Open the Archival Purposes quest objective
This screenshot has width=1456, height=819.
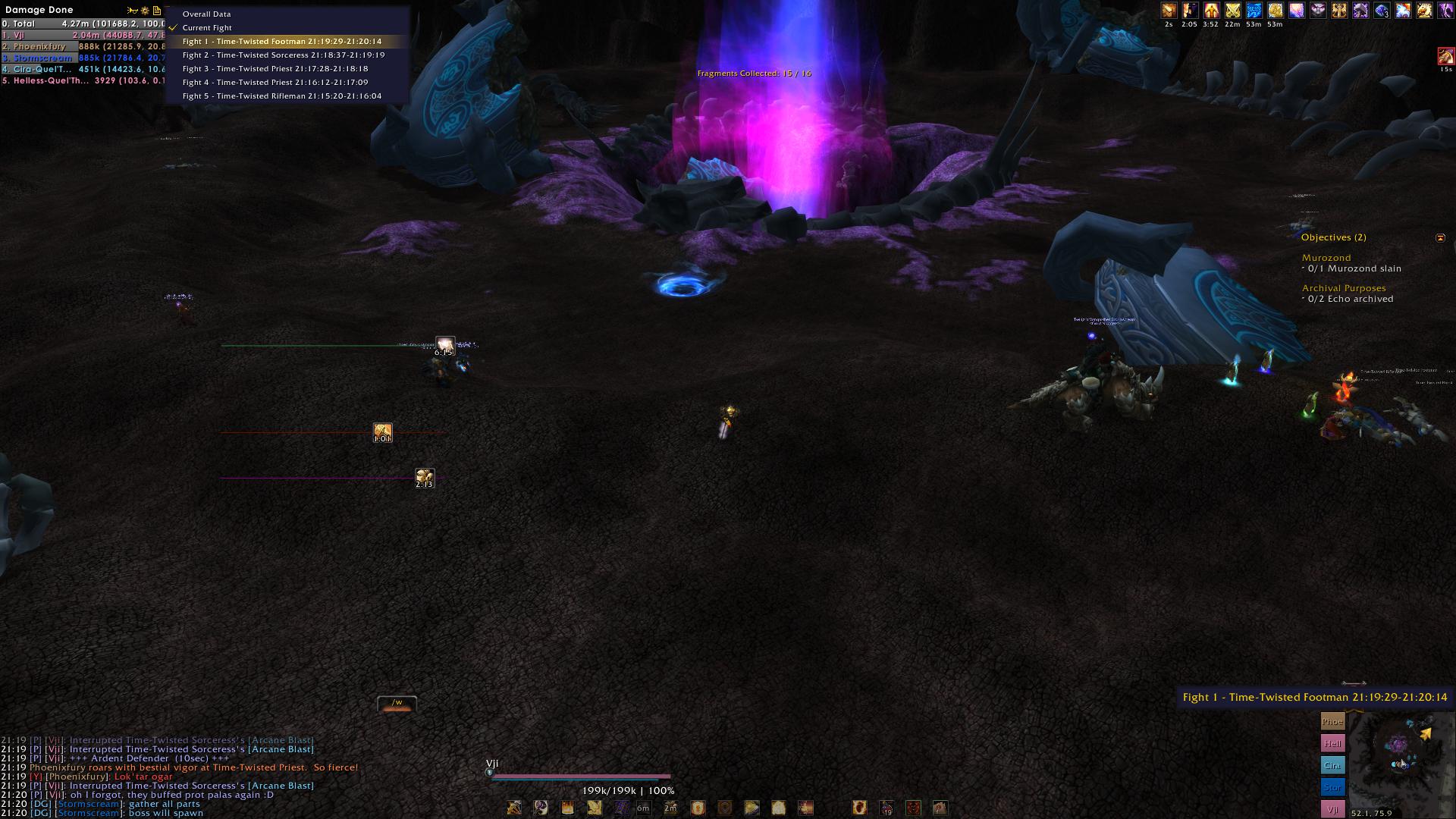[1343, 288]
